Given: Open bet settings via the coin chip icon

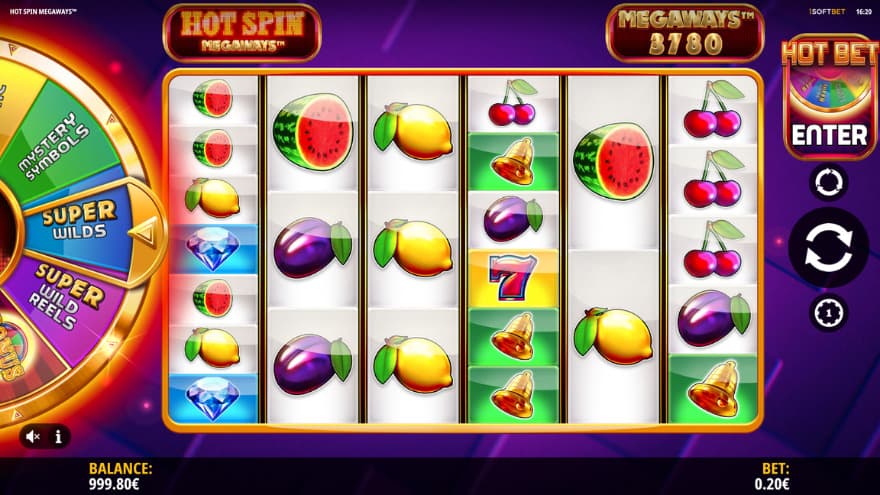Looking at the screenshot, I should 828,313.
